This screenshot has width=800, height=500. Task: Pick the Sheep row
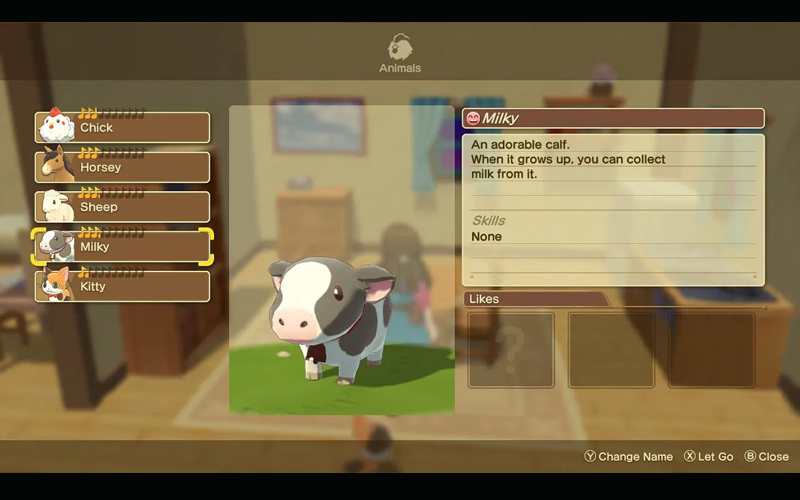(123, 207)
